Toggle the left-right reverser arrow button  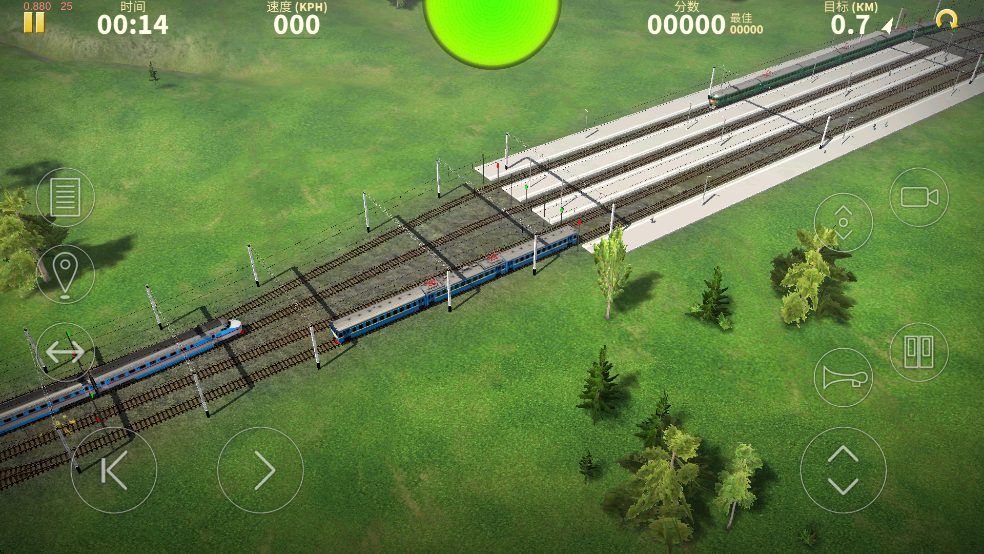(65, 351)
